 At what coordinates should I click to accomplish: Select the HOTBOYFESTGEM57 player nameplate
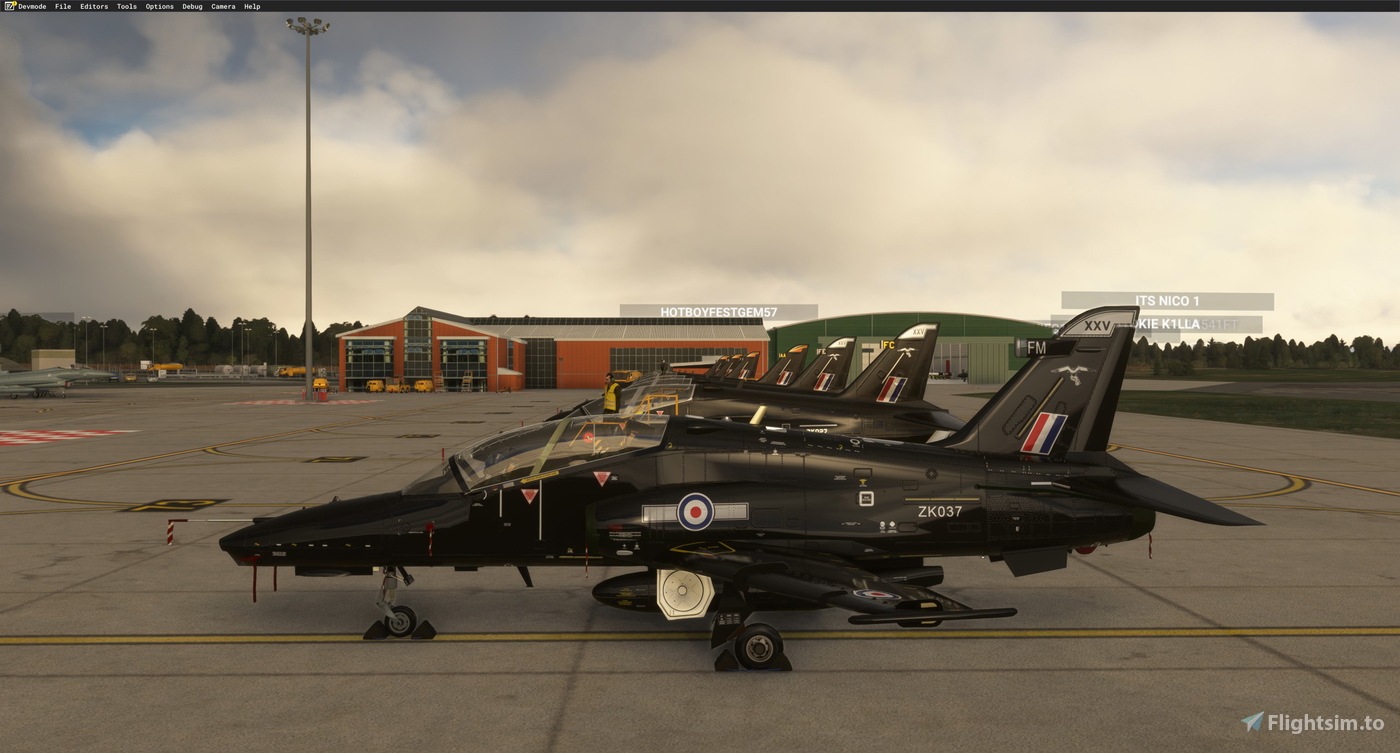(718, 310)
